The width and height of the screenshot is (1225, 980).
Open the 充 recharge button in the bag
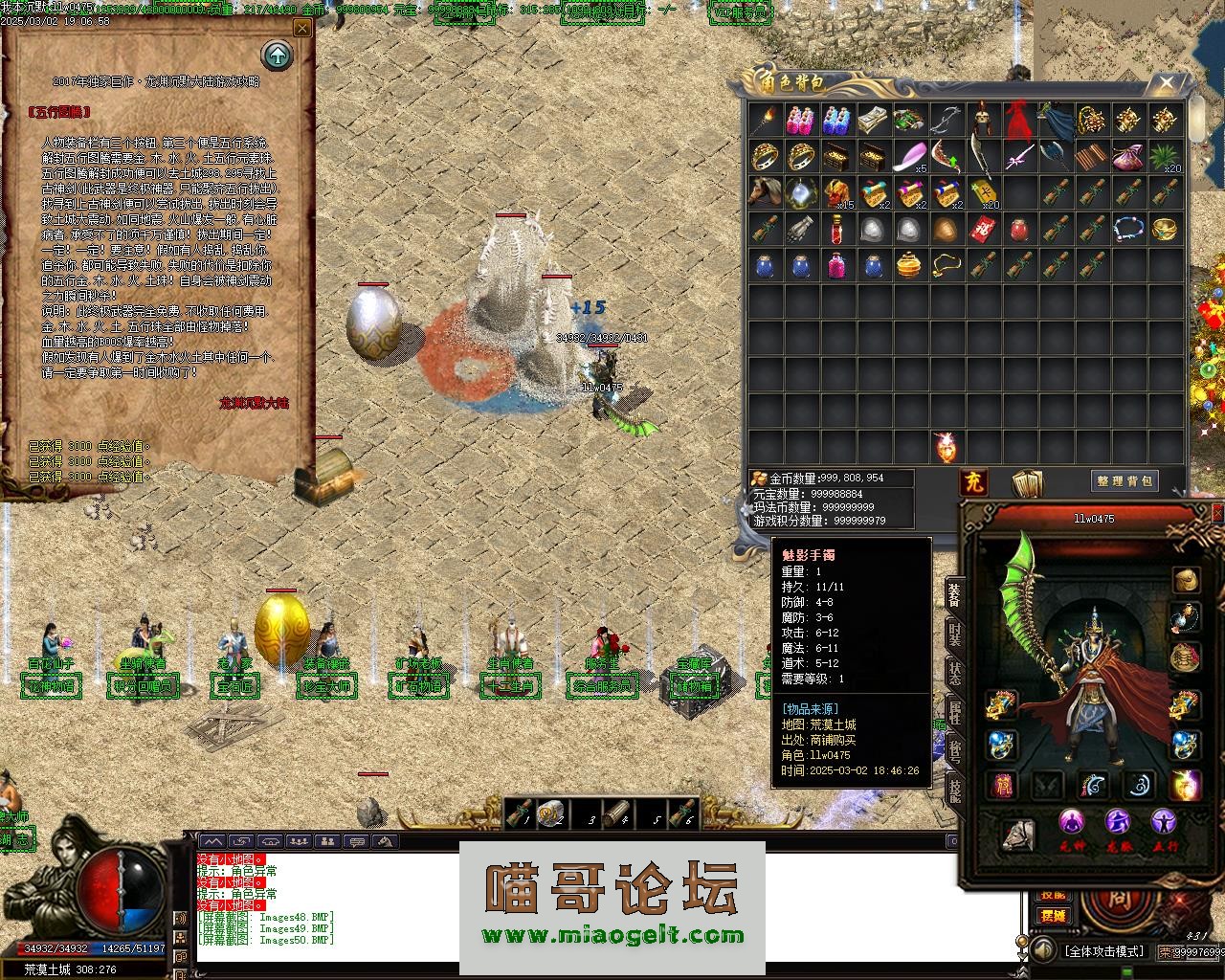973,480
